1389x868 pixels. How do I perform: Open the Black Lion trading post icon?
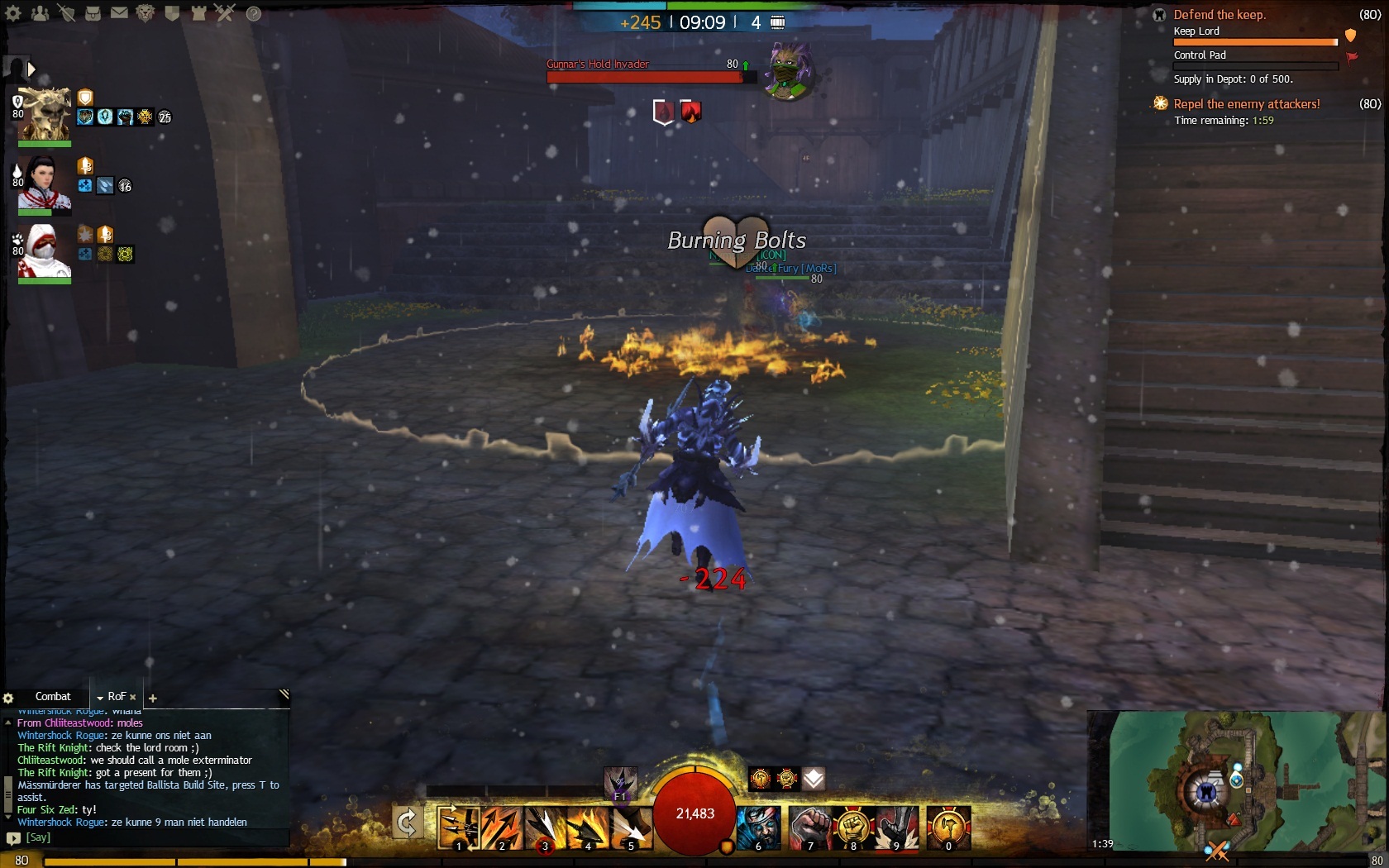coord(146,13)
